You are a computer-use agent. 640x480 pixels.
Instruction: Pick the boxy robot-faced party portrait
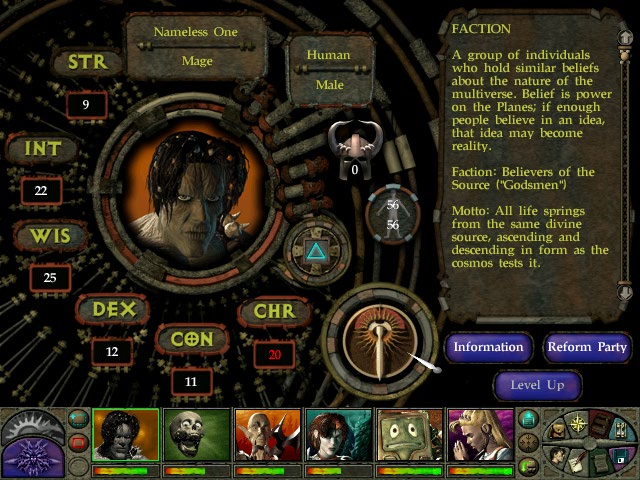pos(409,436)
